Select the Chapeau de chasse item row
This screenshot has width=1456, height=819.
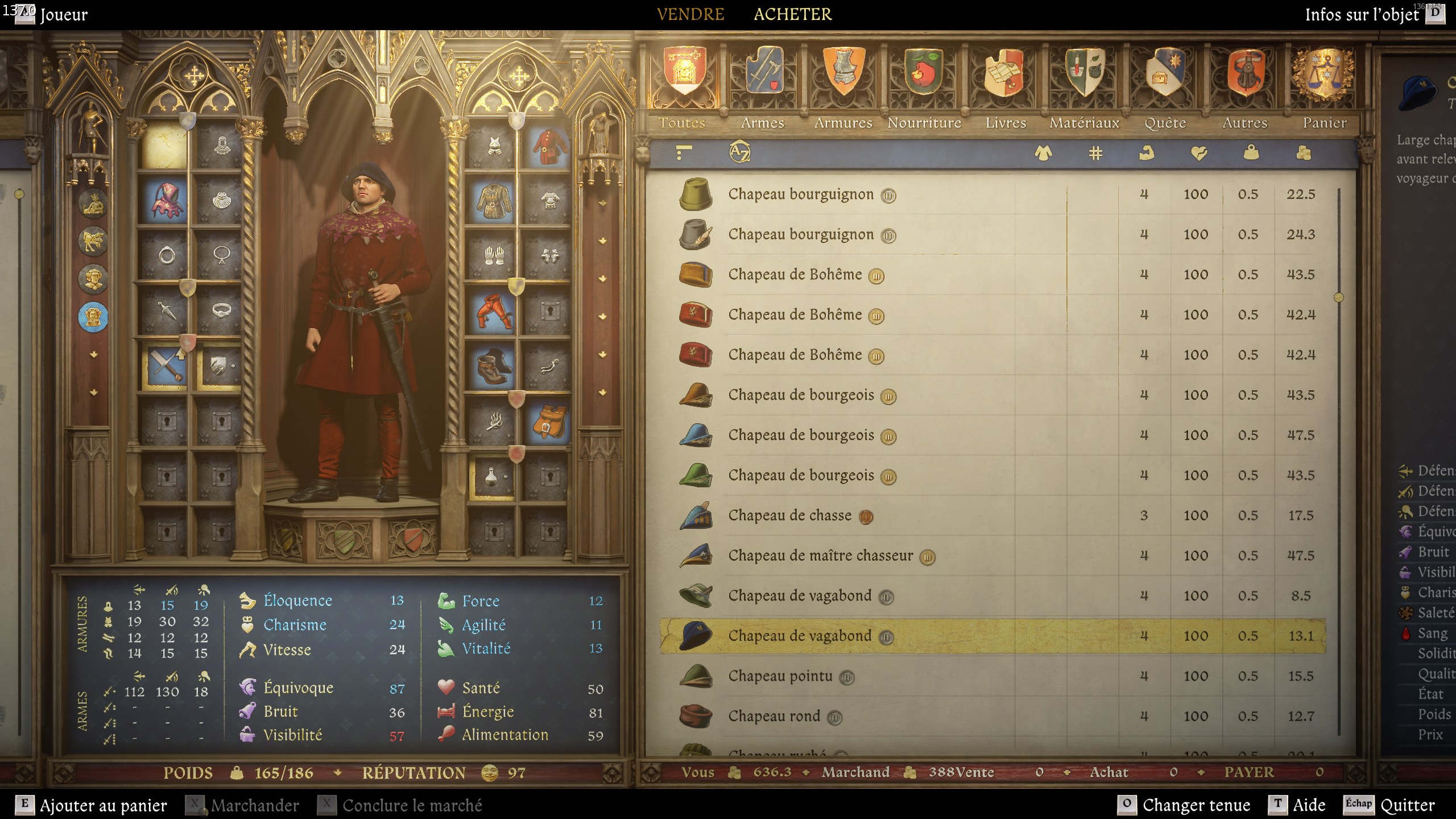pos(791,515)
